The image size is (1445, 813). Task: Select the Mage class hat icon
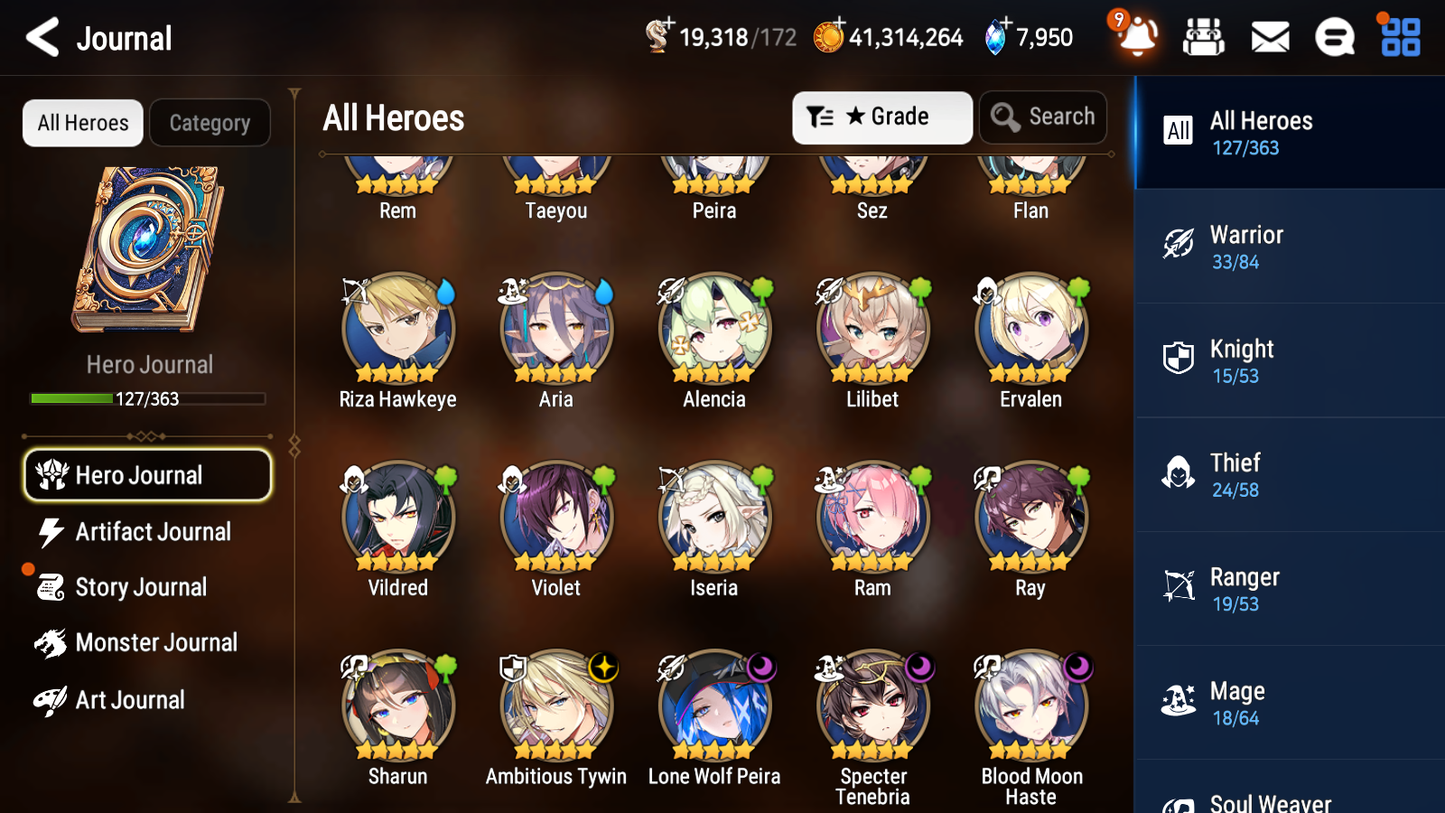tap(1179, 701)
